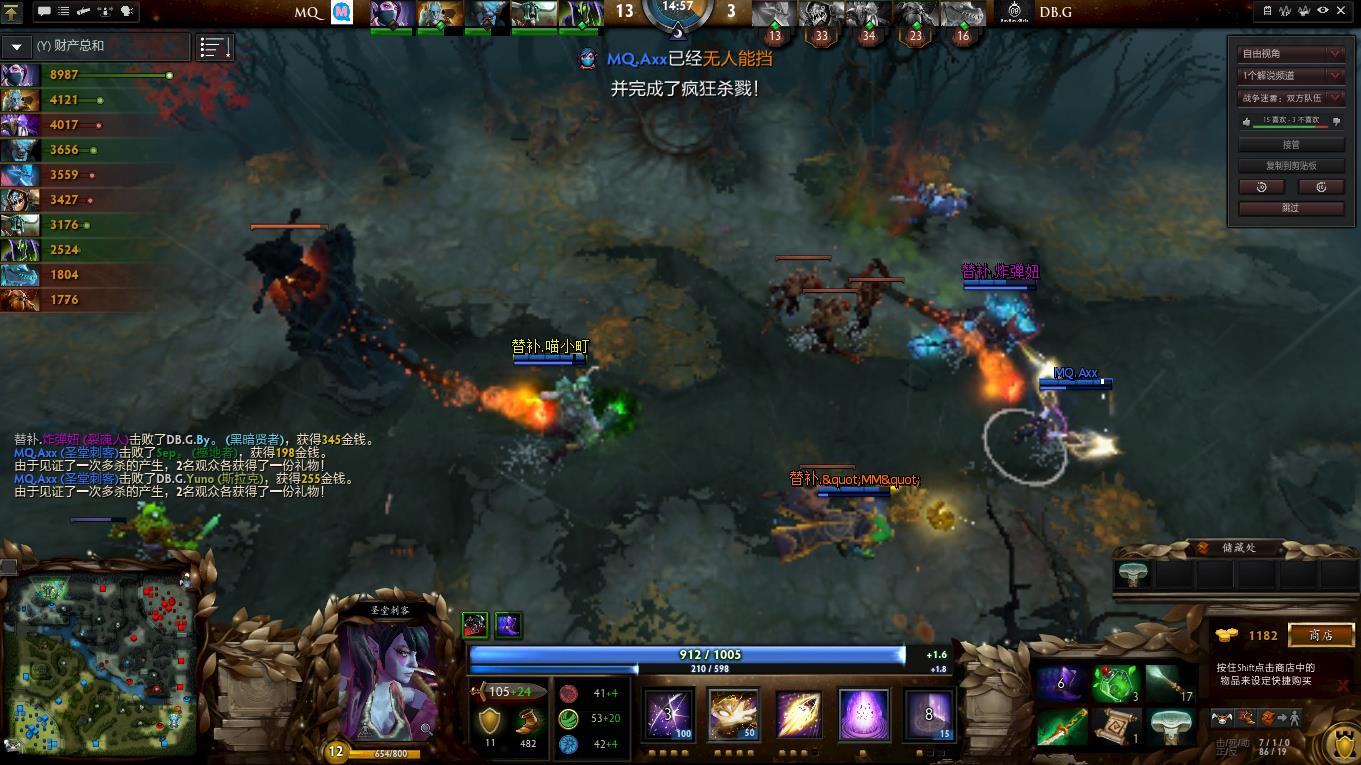Click the thumbs-up like icon
This screenshot has height=765, width=1361.
tap(1246, 121)
